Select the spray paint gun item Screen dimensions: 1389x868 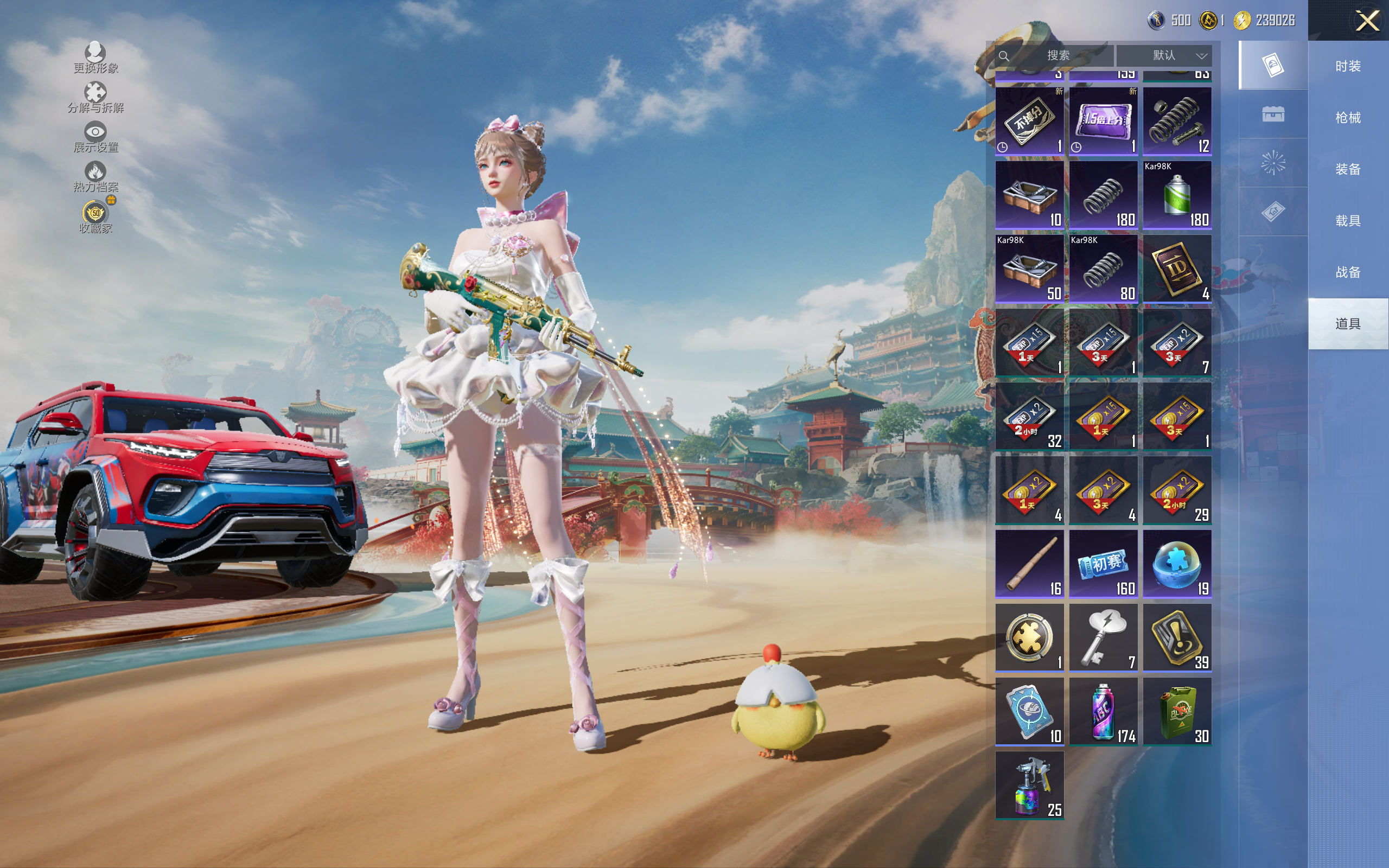1029,786
